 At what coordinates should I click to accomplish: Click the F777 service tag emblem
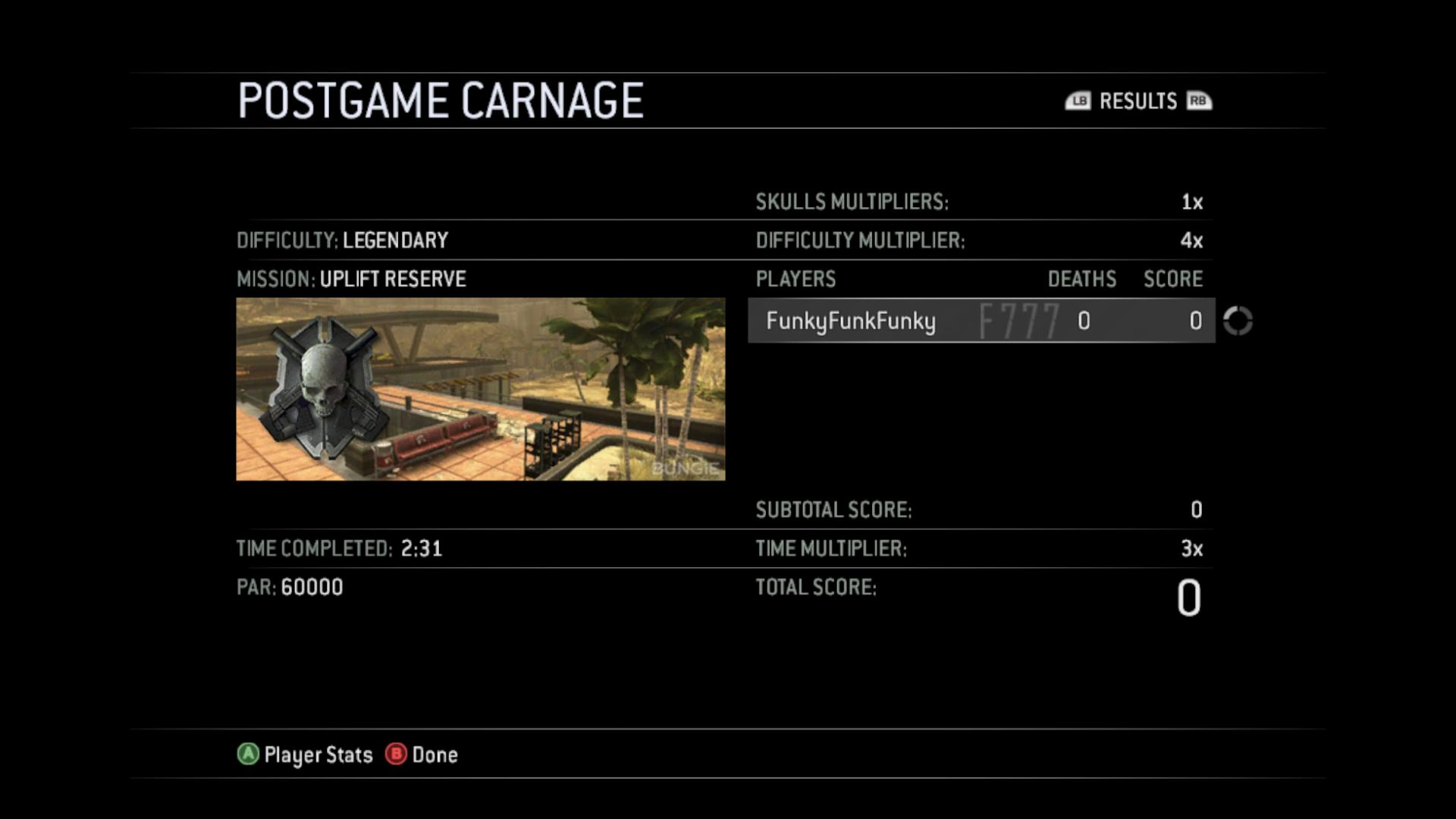pos(1020,320)
